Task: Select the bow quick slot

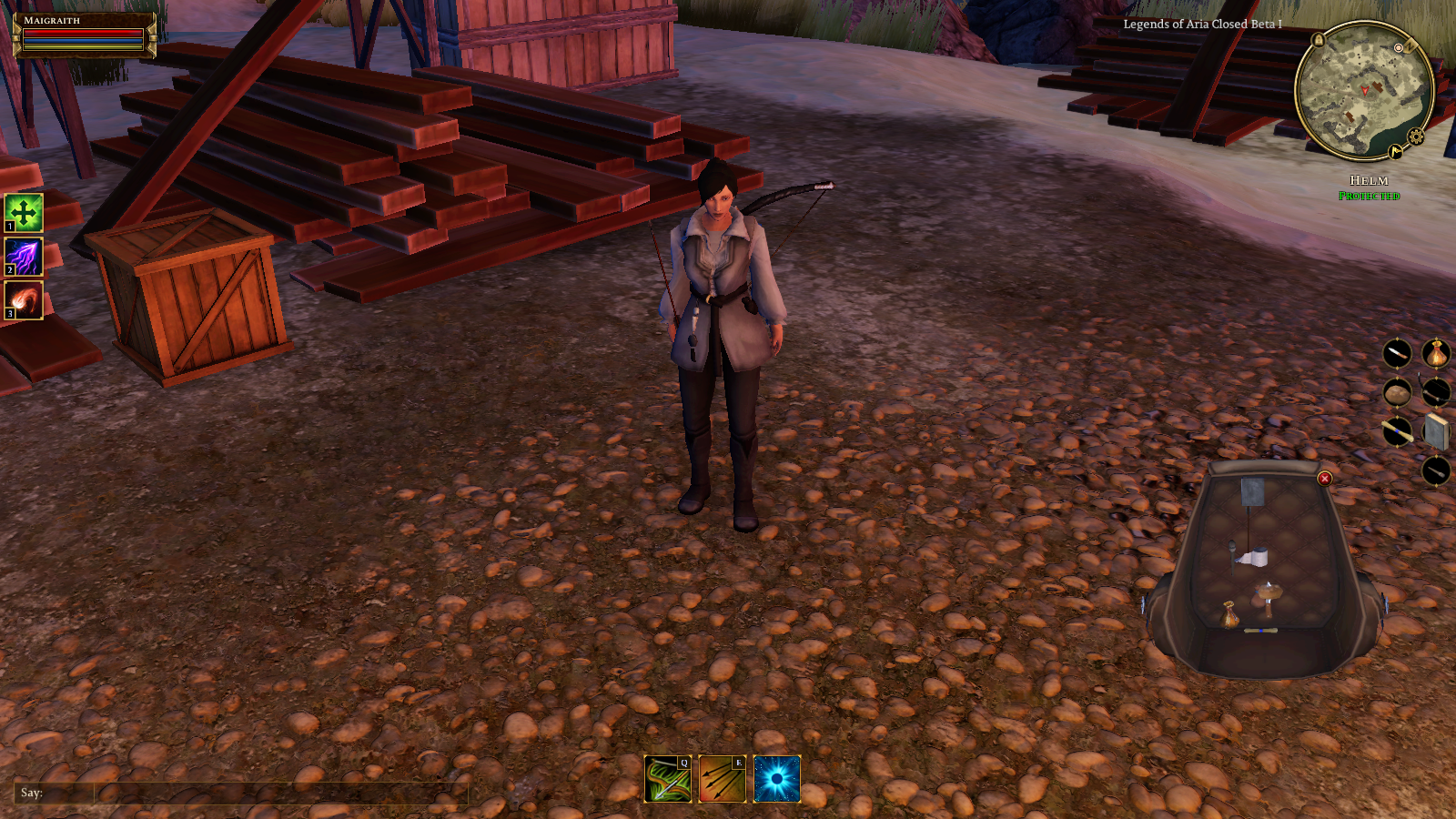Action: click(x=1436, y=392)
